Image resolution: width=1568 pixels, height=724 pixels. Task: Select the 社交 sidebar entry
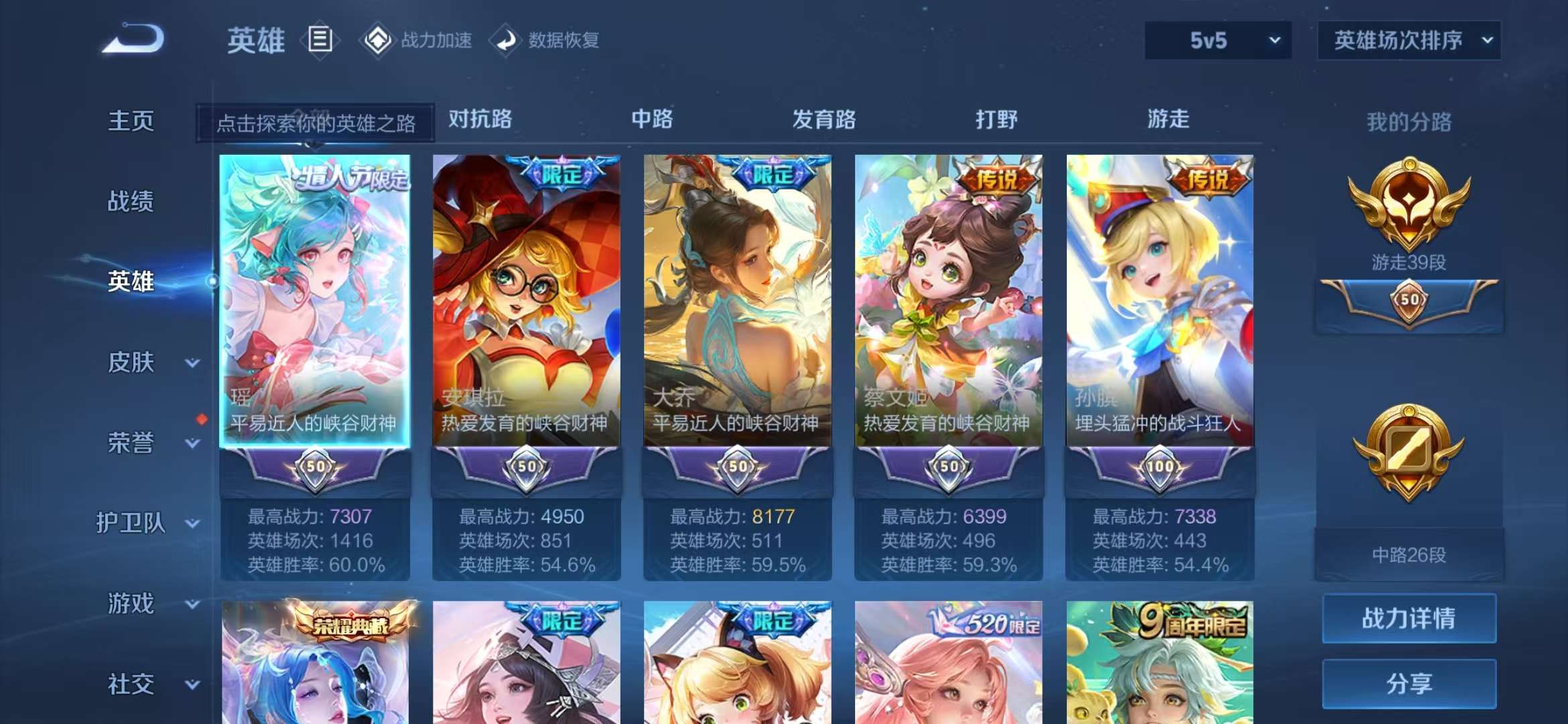tap(131, 684)
